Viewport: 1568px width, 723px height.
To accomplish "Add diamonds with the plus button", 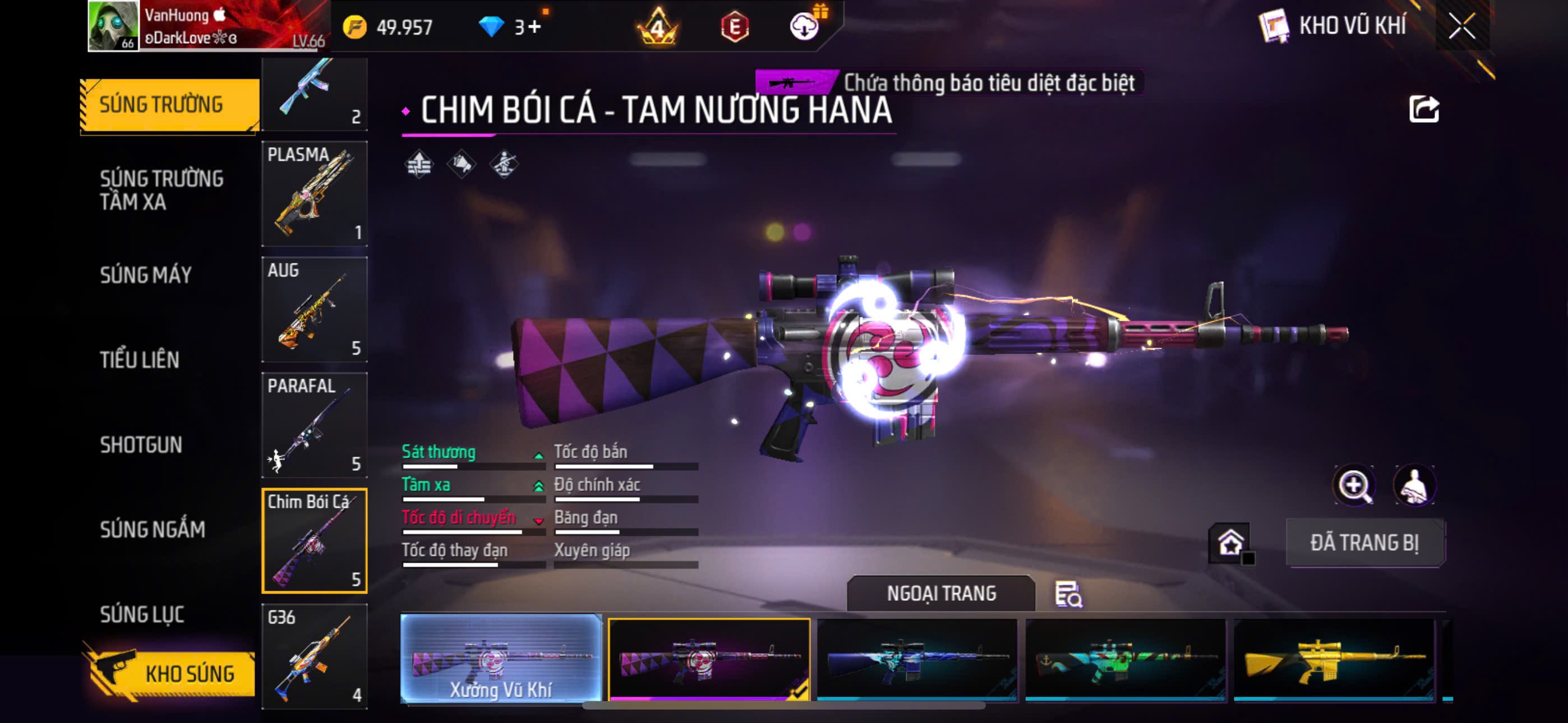I will (x=534, y=27).
